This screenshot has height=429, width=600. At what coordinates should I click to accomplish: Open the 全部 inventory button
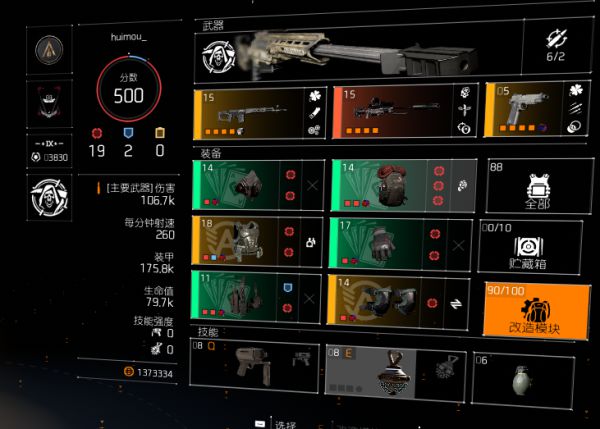531,185
